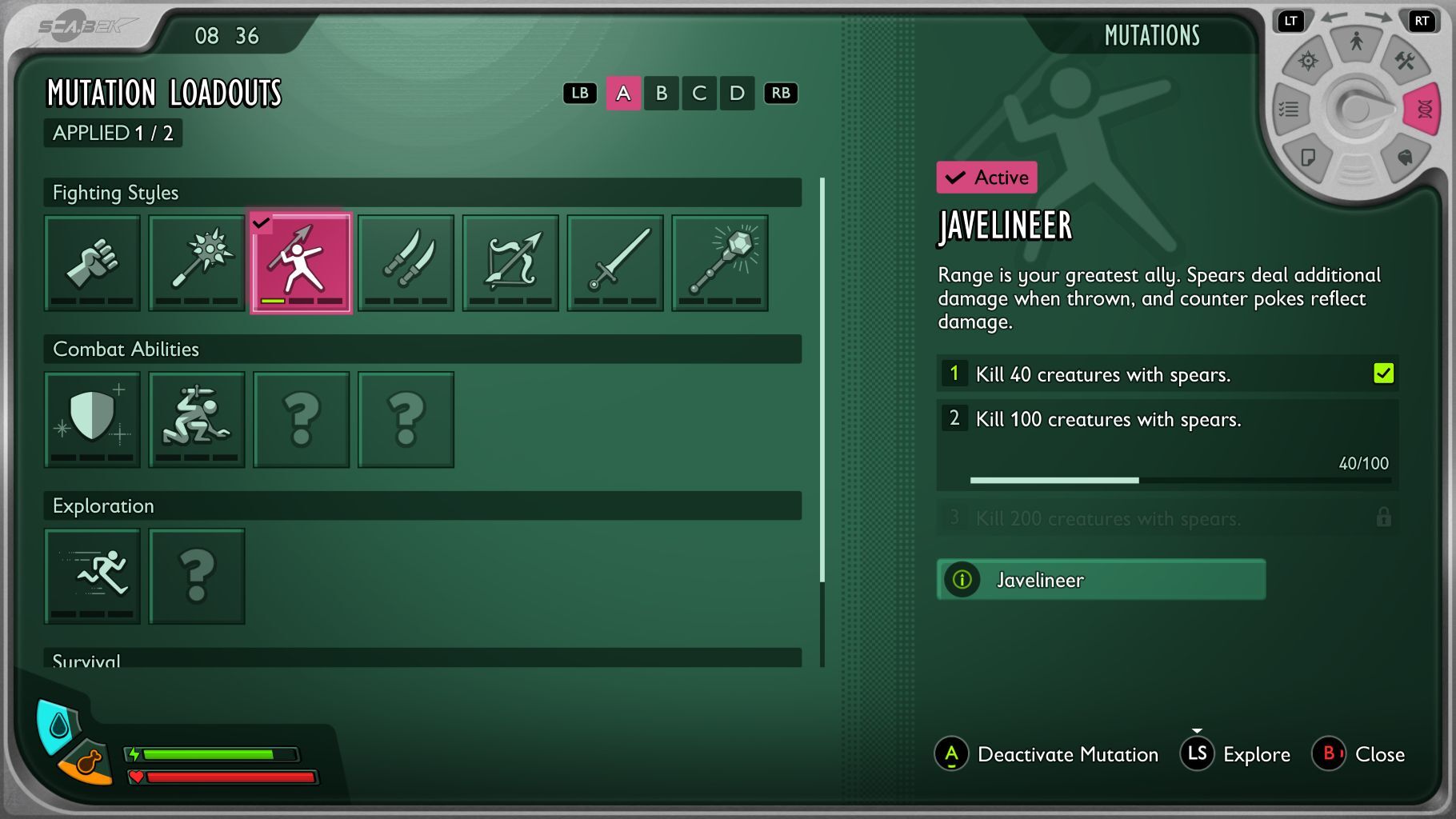This screenshot has height=819, width=1456.
Task: Open the crafting tab with hammer and wrench
Action: pos(1404,61)
